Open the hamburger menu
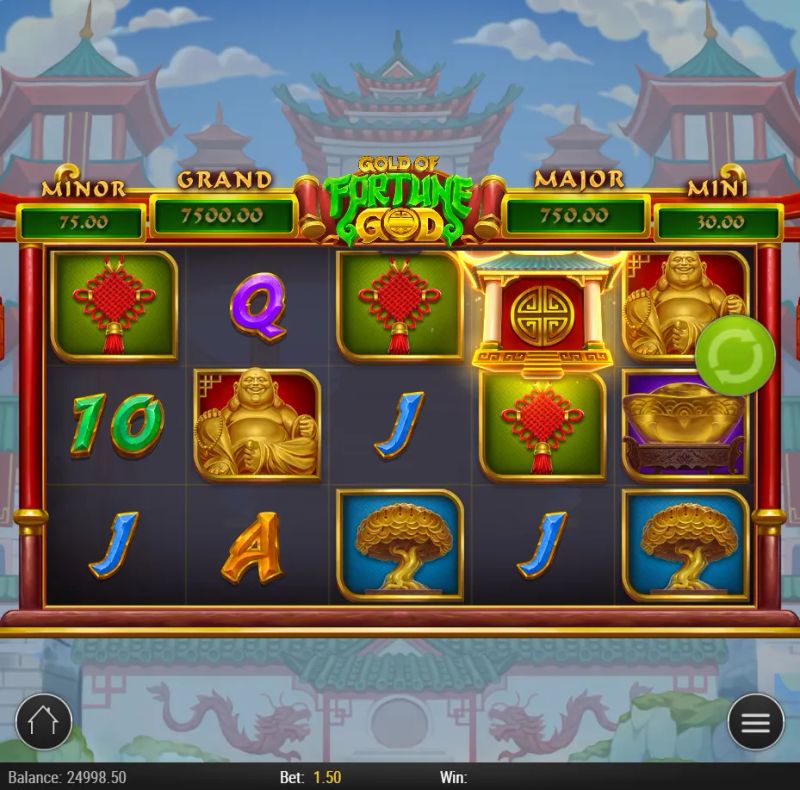 click(755, 721)
